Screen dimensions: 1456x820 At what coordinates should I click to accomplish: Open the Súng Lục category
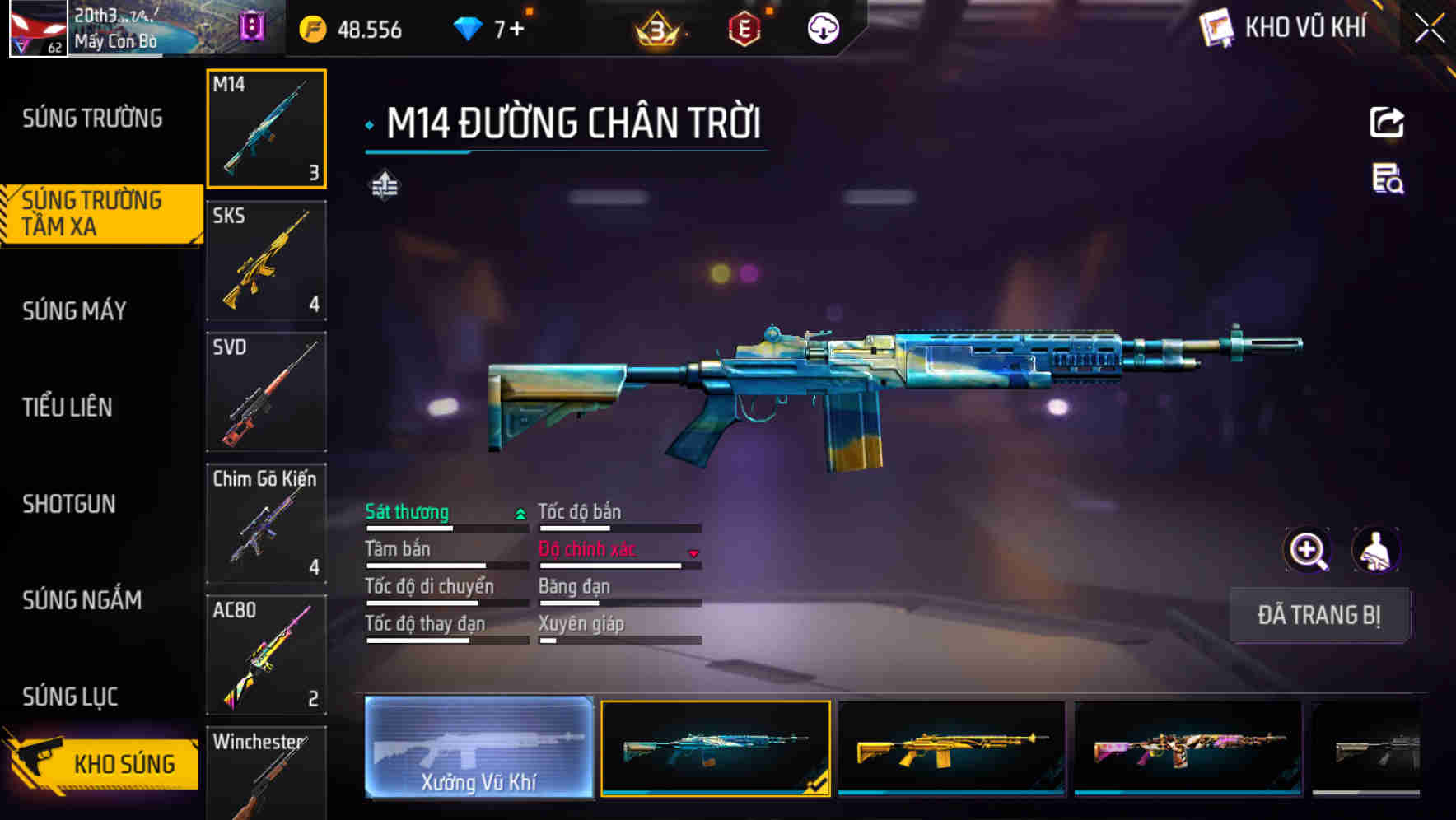tap(71, 697)
